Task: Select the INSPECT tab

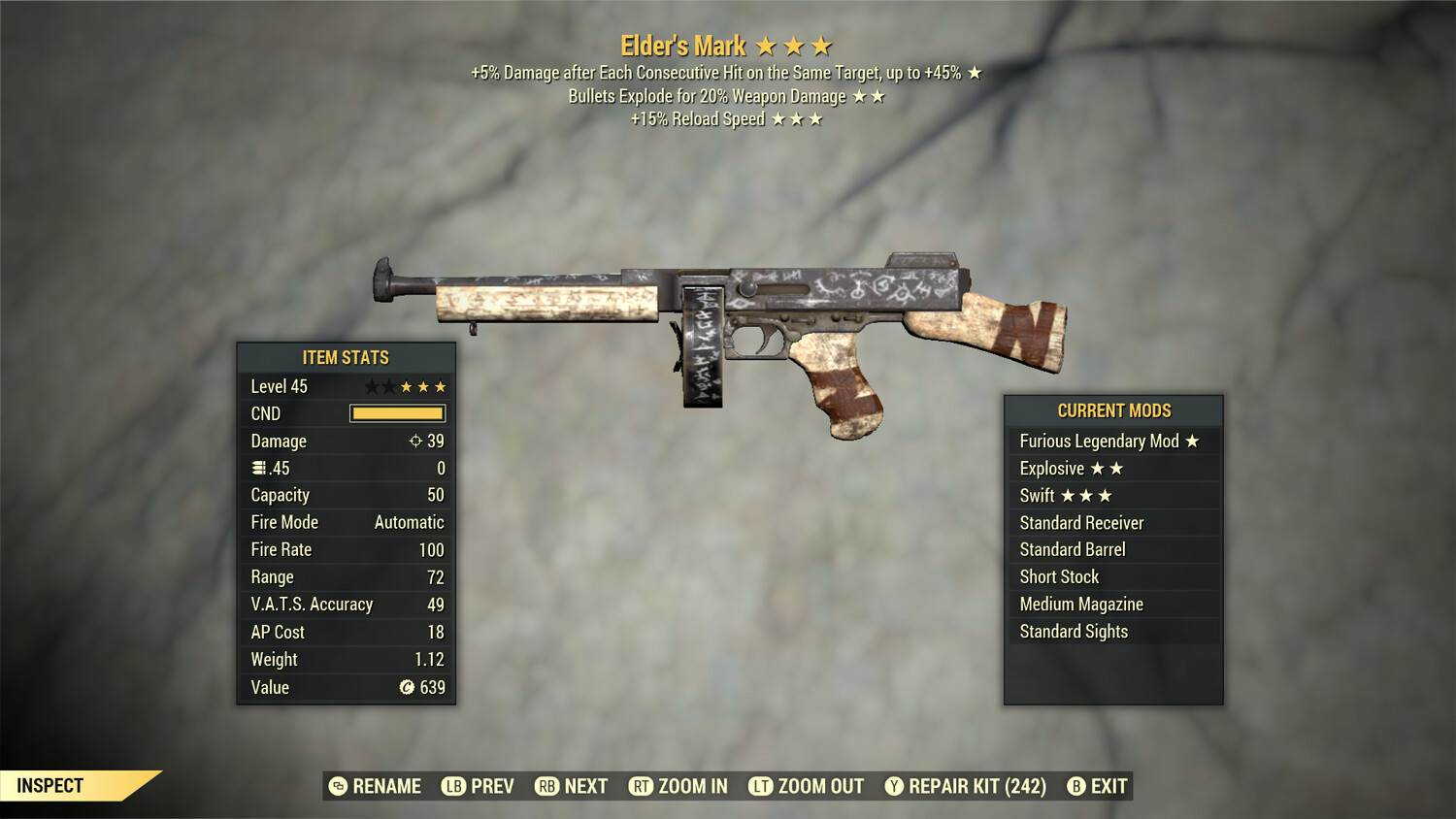Action: pos(50,785)
